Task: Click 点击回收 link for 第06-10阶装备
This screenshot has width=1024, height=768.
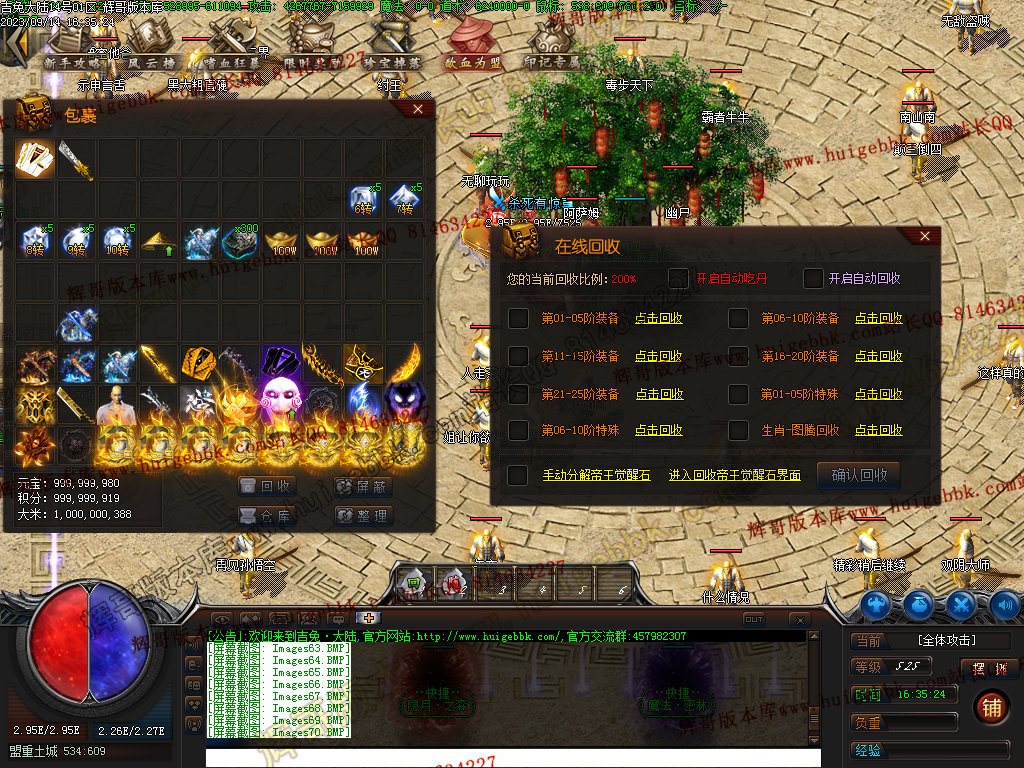Action: [878, 318]
